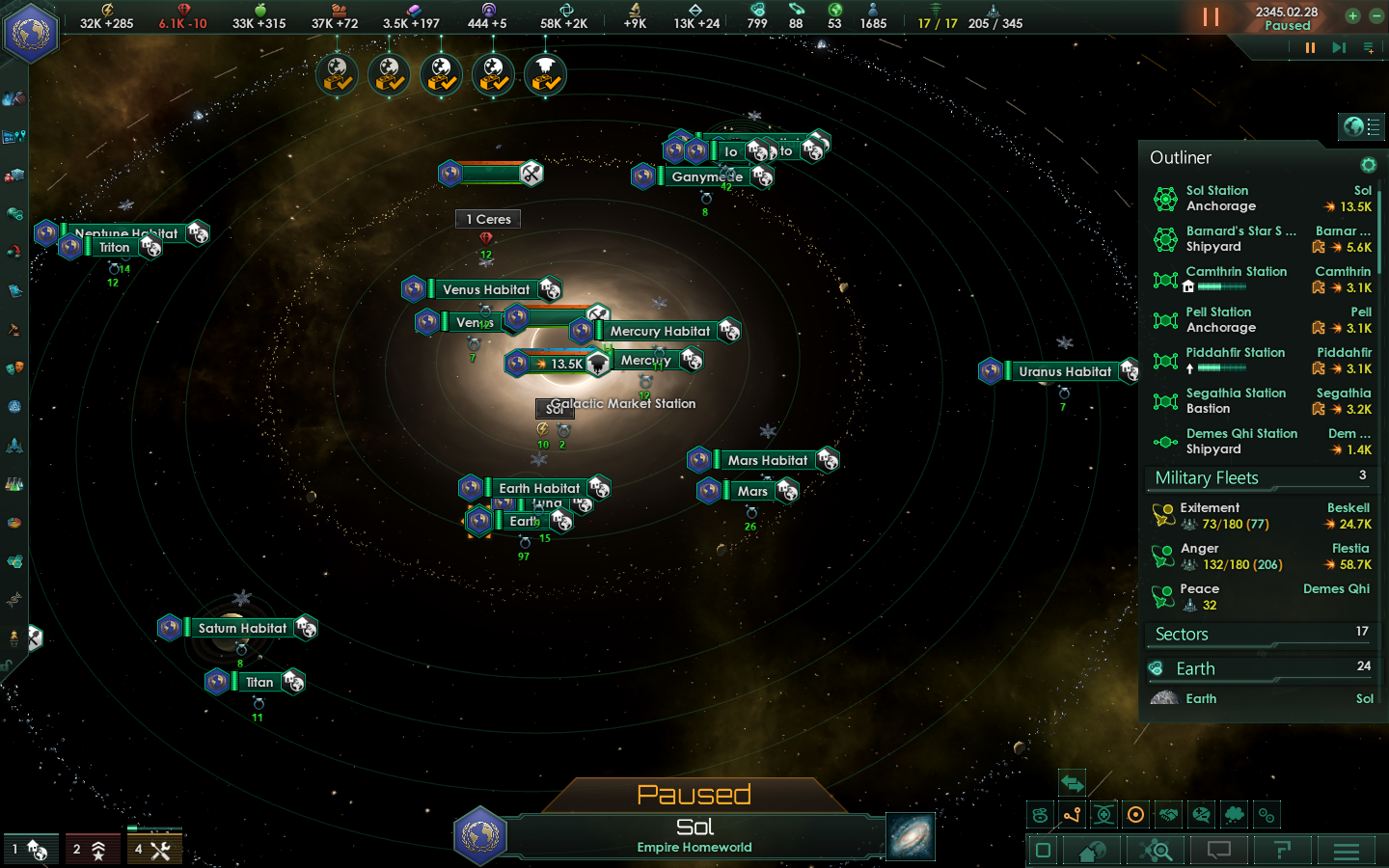
Task: Select the Uranus Habitat label
Action: [1065, 371]
